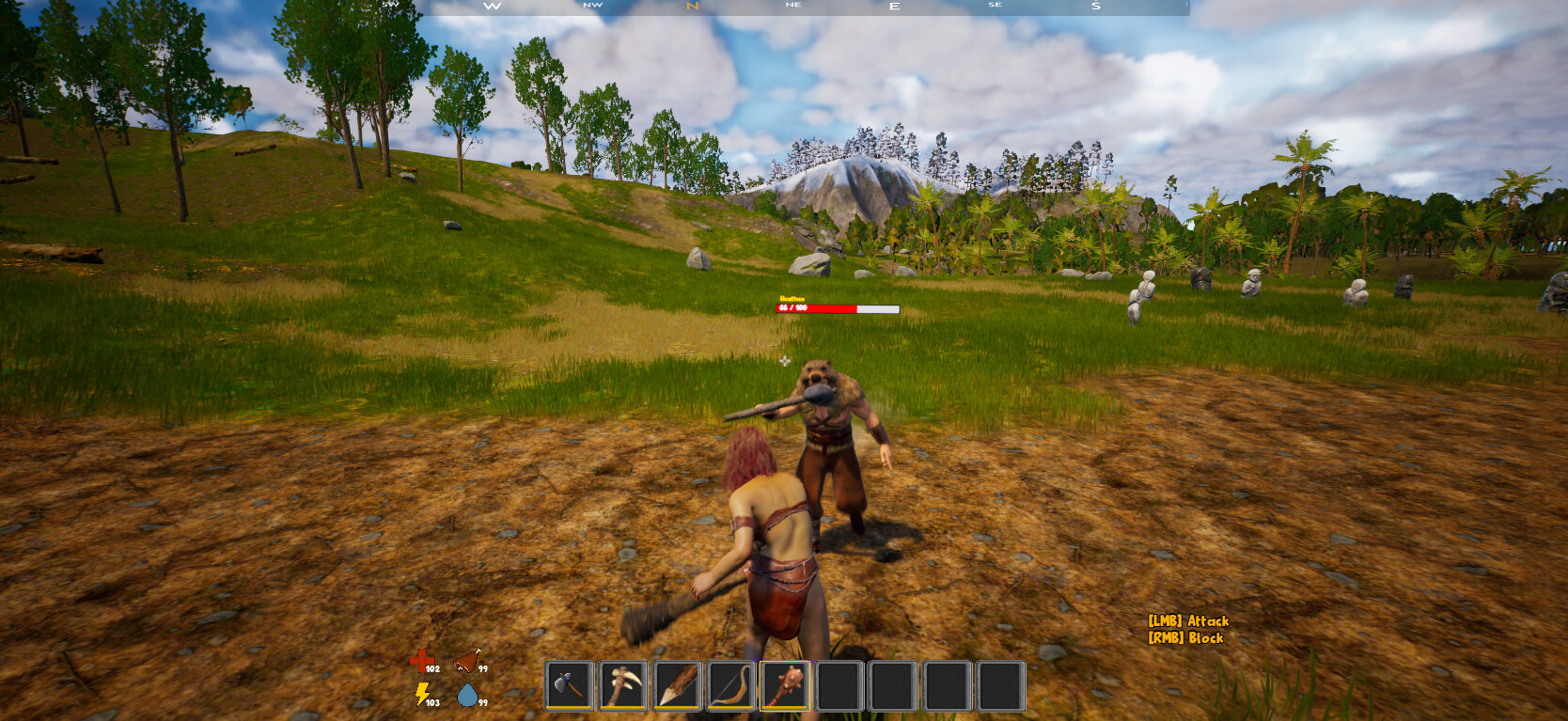The image size is (1568, 721).
Task: Click the crosshair at screen center
Action: coord(784,361)
